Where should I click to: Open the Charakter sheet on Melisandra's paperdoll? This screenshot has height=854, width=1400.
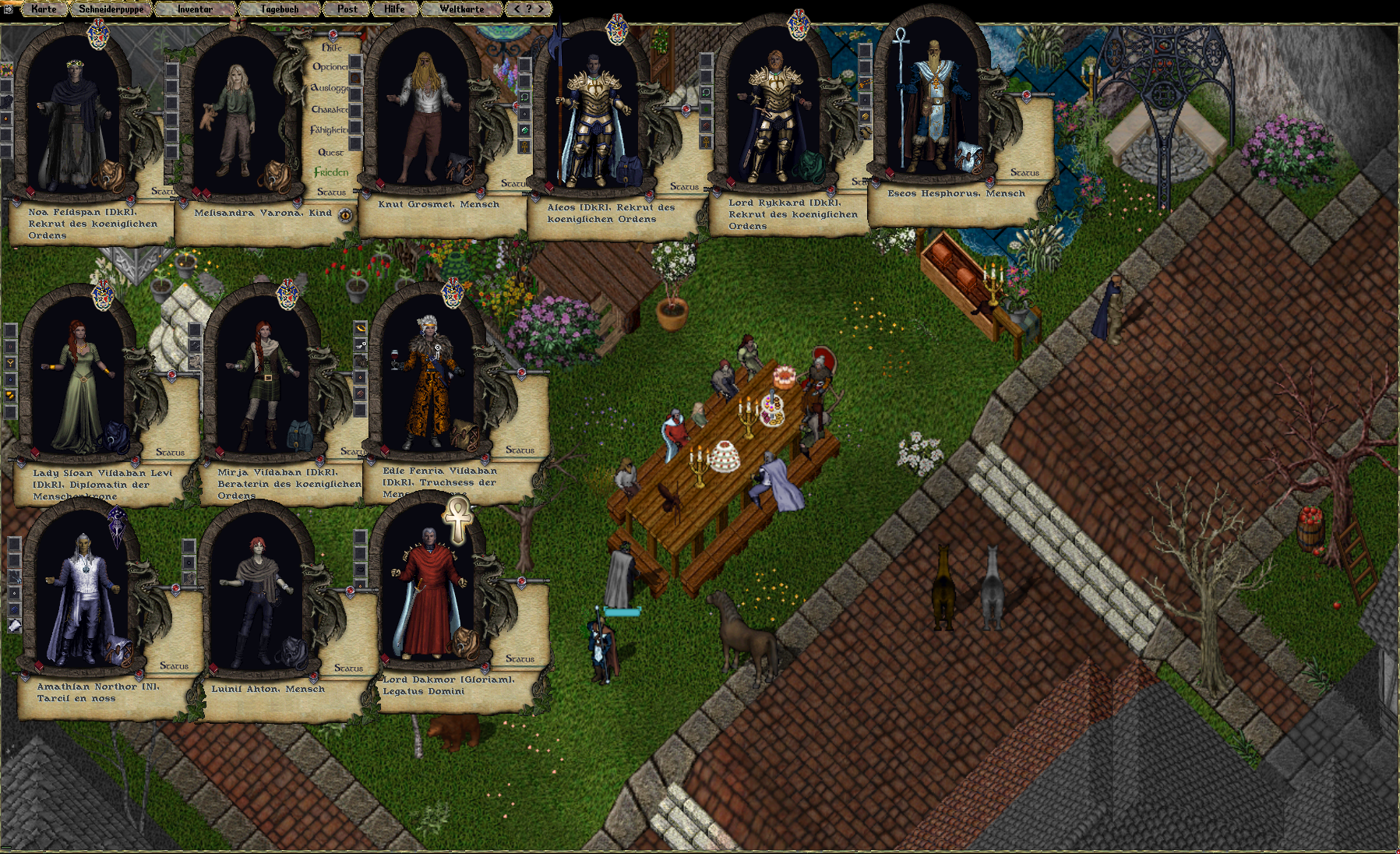(330, 110)
